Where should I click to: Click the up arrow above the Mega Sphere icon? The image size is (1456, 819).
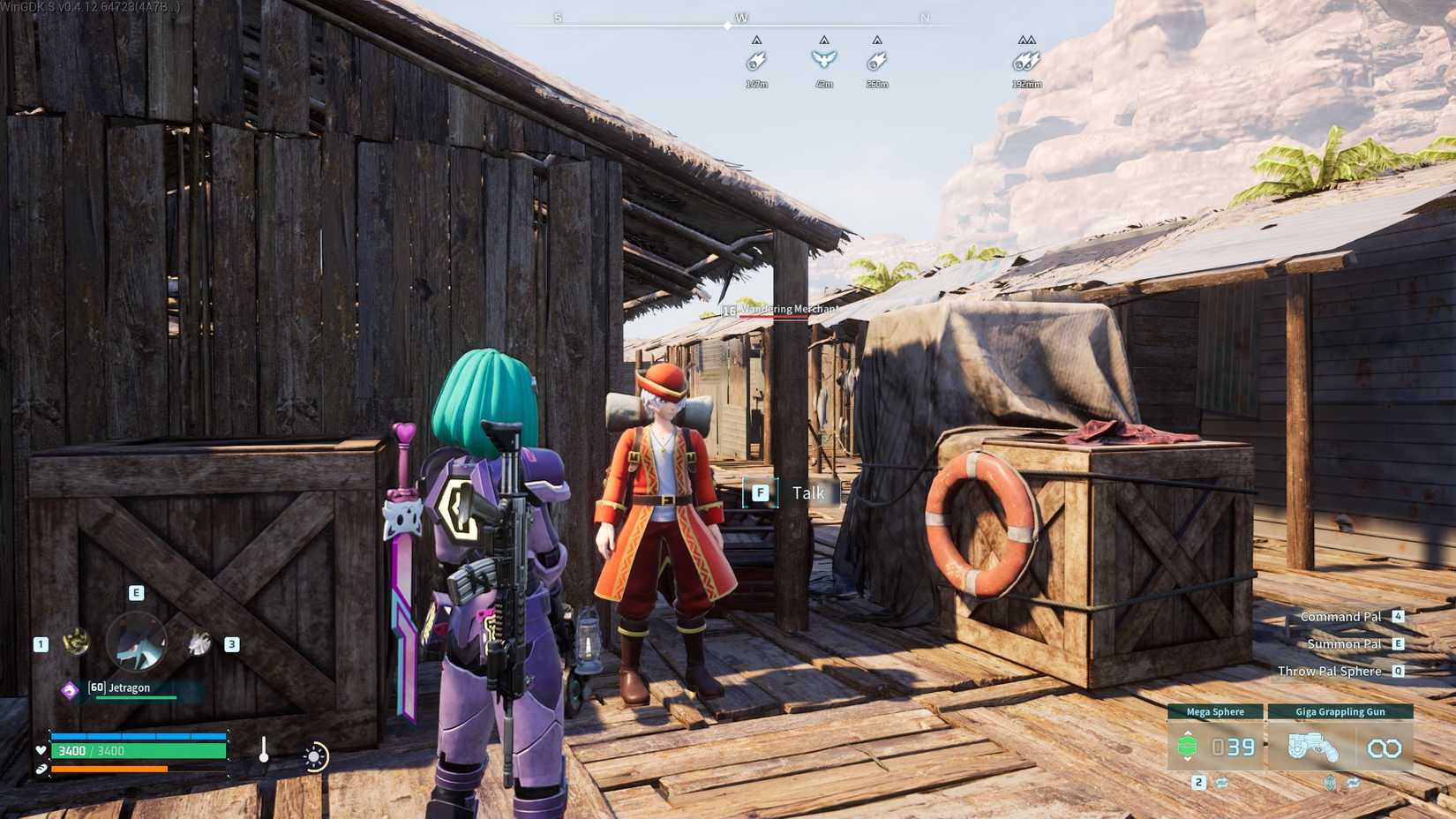coord(1188,733)
